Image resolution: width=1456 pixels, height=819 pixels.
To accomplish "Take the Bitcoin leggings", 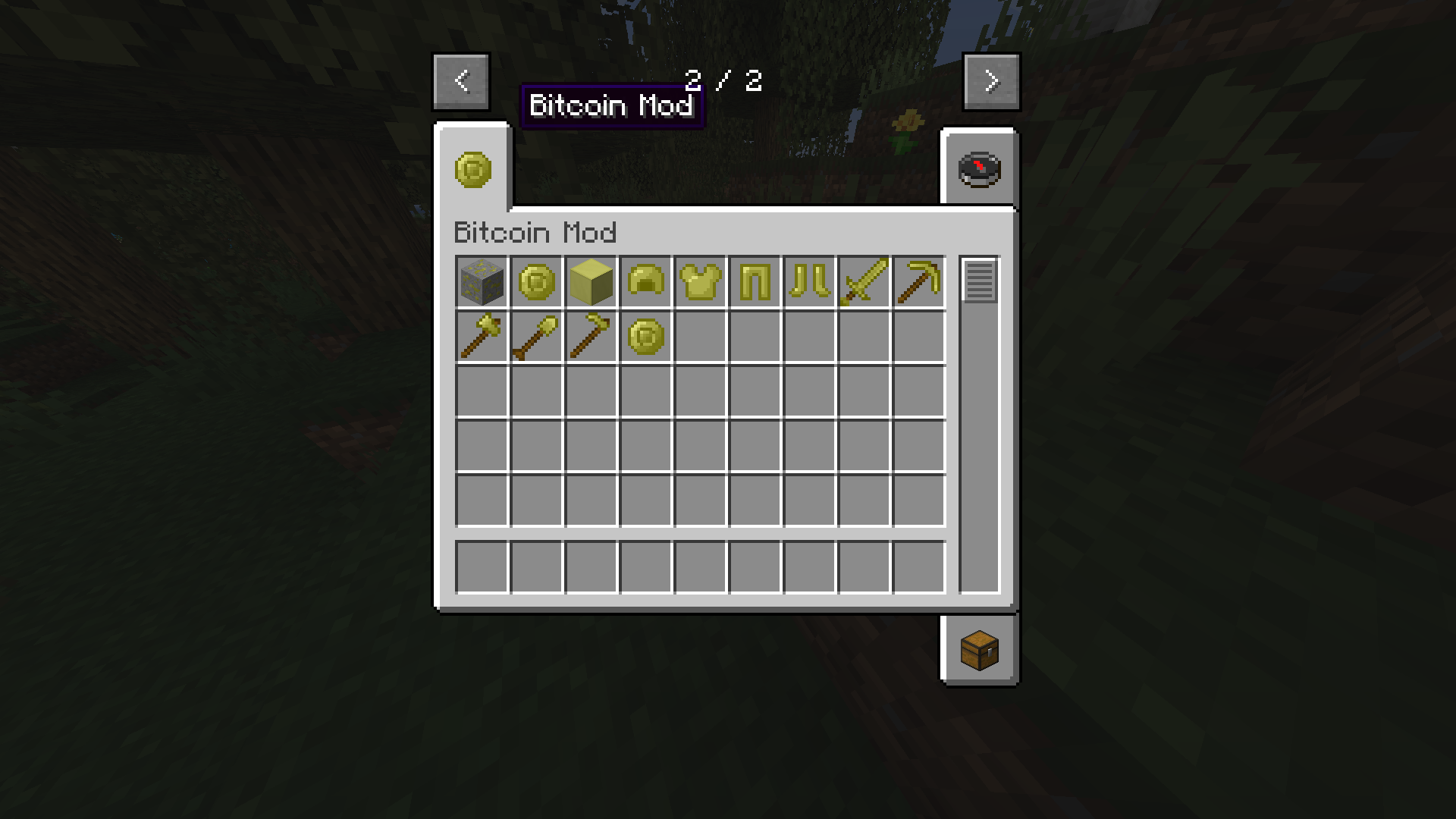I will pos(755,283).
